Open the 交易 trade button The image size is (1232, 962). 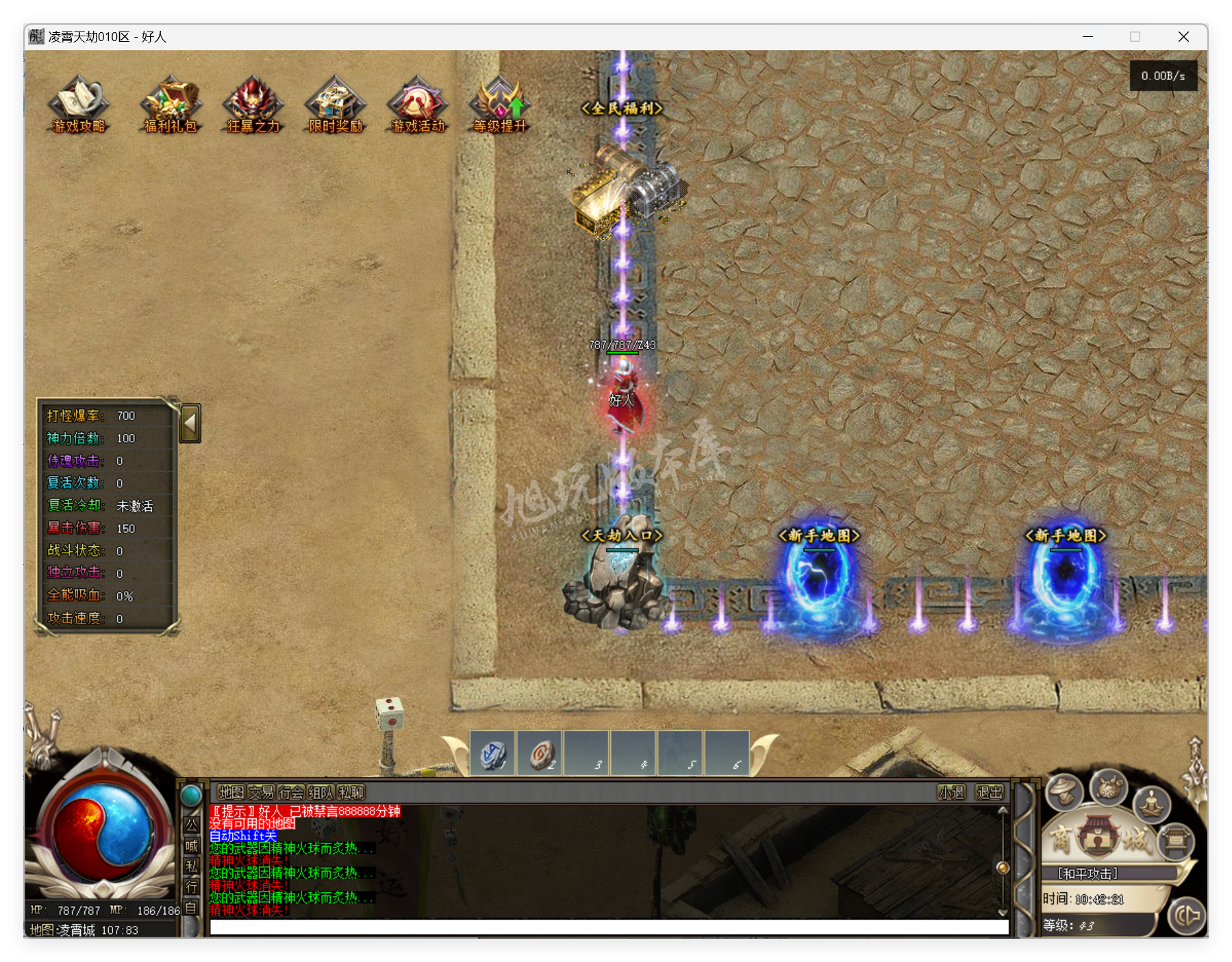click(261, 792)
